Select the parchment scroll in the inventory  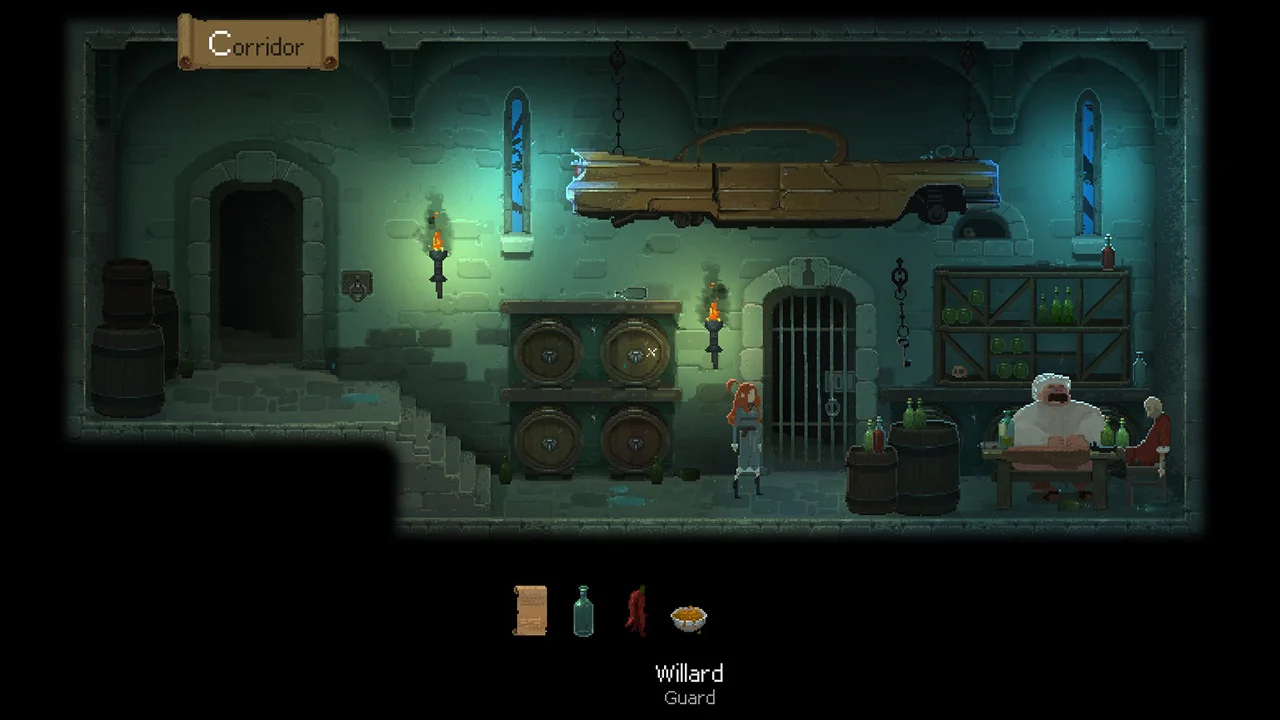point(531,610)
